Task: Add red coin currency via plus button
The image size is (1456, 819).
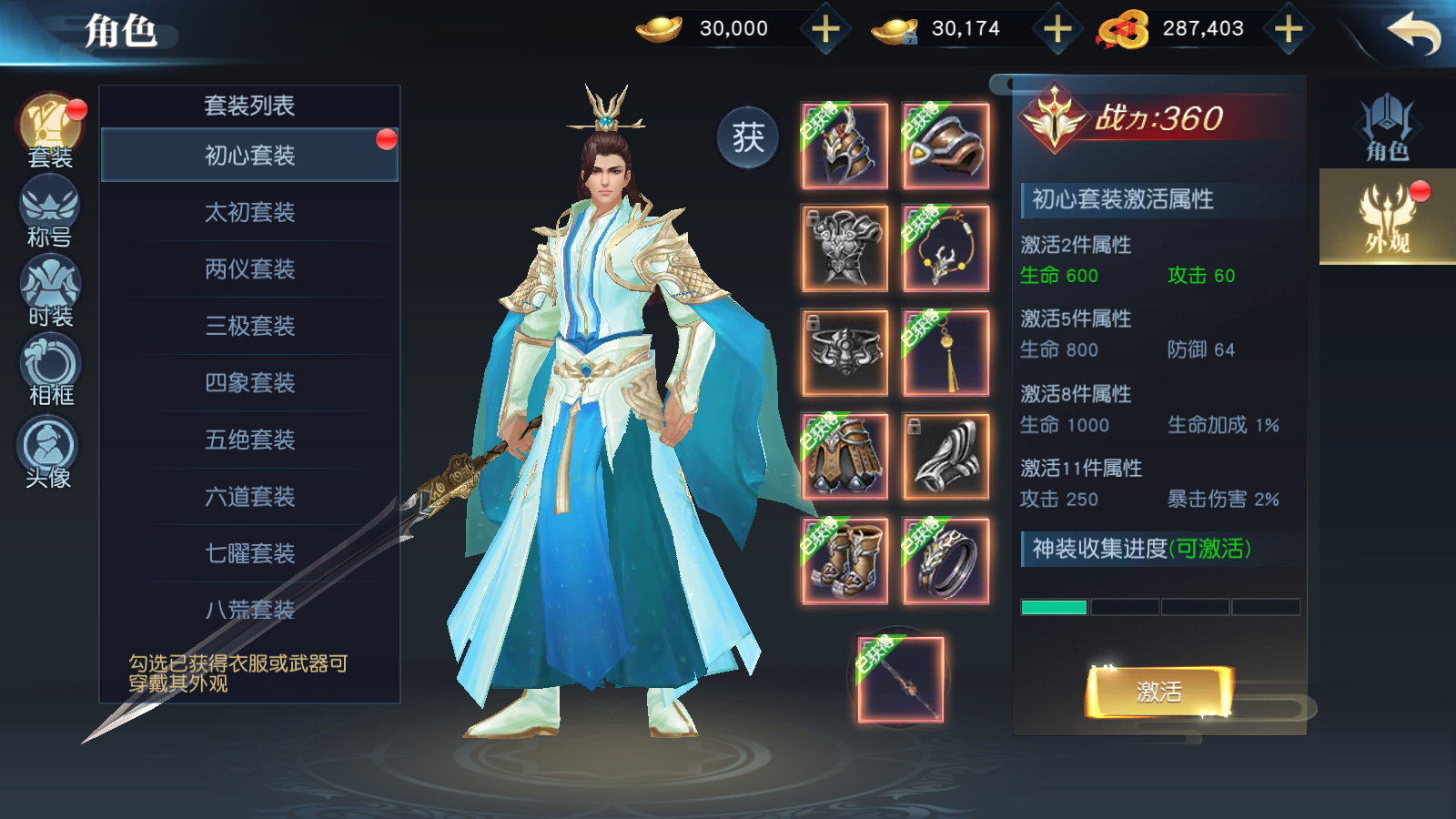Action: click(x=1289, y=29)
